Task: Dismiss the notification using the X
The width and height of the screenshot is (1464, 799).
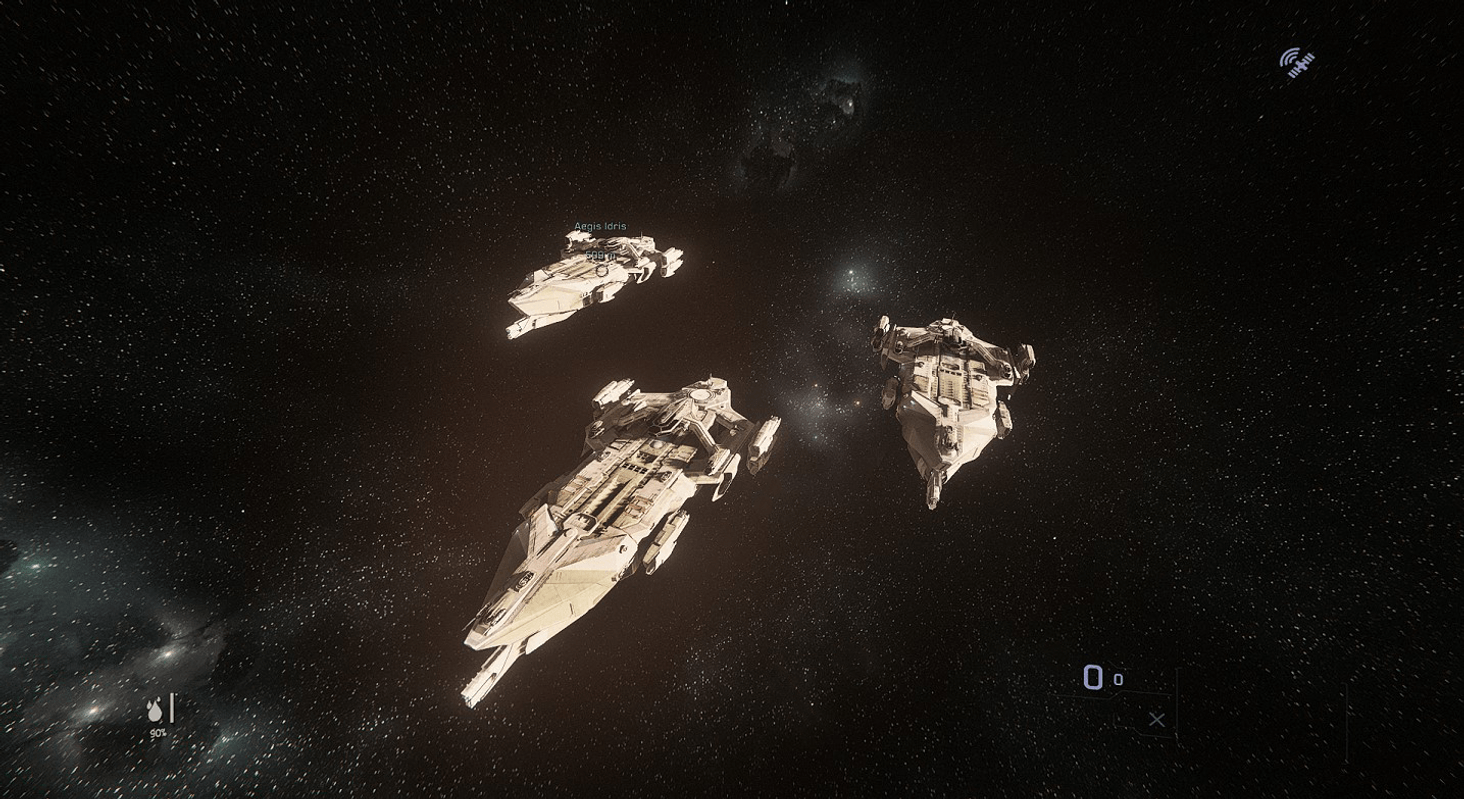Action: pyautogui.click(x=1157, y=720)
